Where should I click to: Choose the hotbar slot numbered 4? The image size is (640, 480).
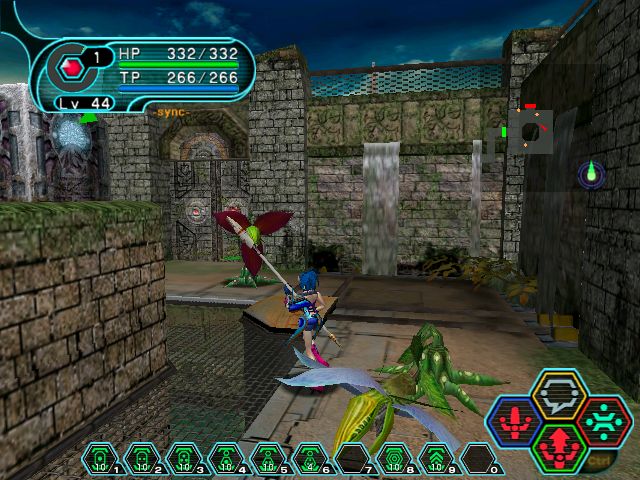(x=224, y=460)
